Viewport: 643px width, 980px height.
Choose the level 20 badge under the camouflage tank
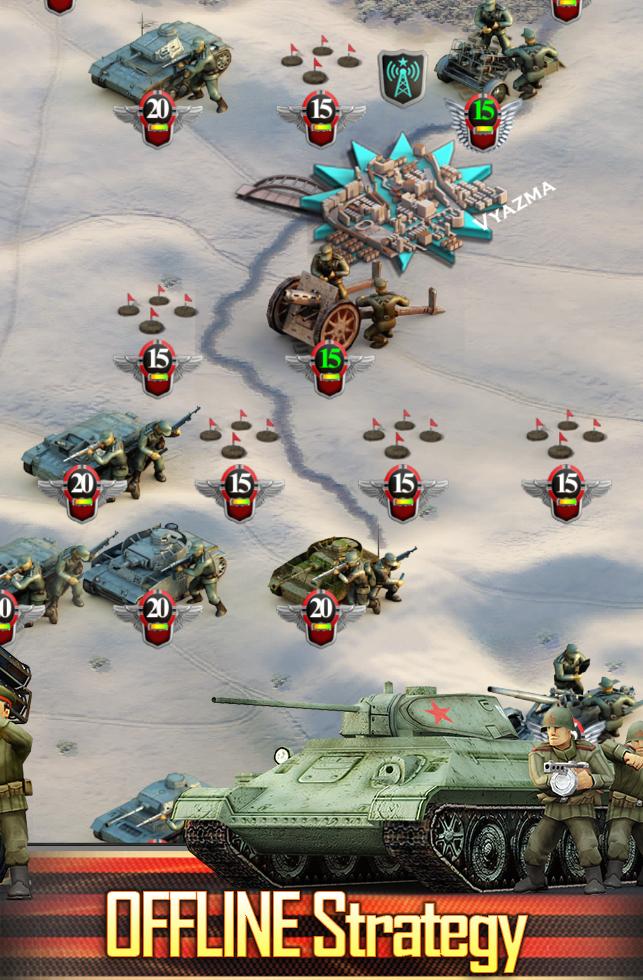(x=321, y=612)
